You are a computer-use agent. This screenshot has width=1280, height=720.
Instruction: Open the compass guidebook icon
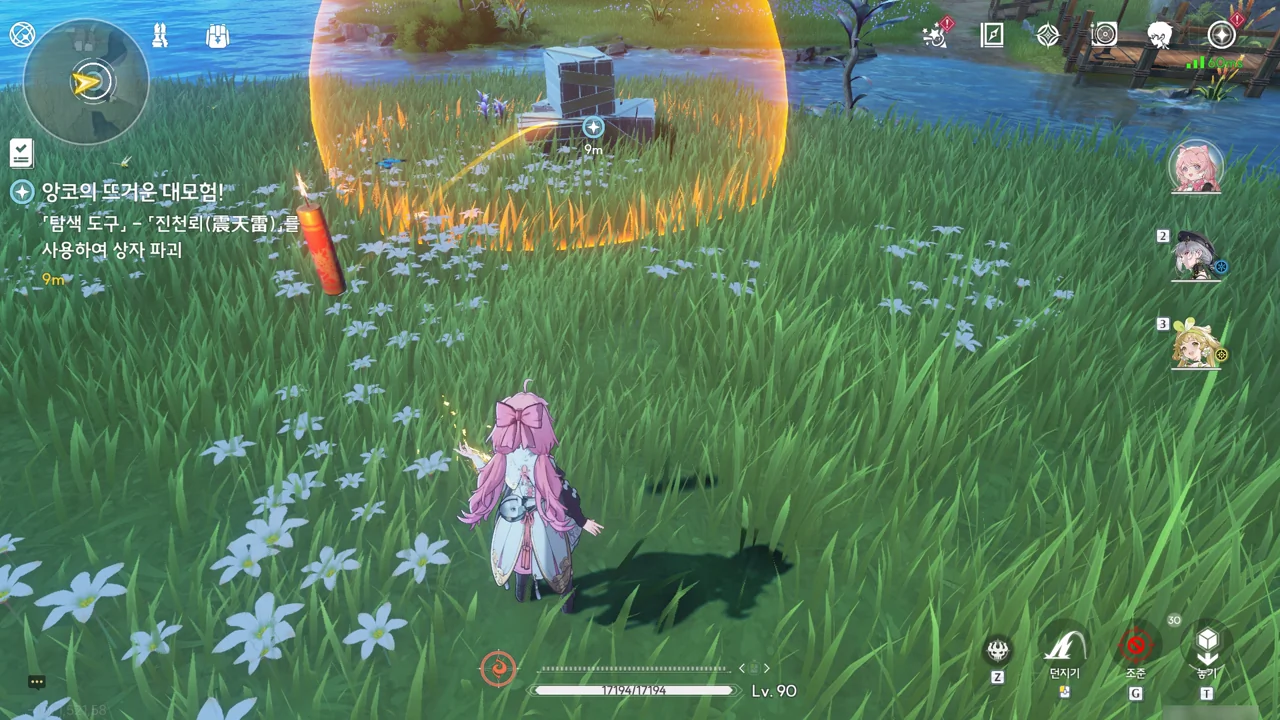pos(992,35)
